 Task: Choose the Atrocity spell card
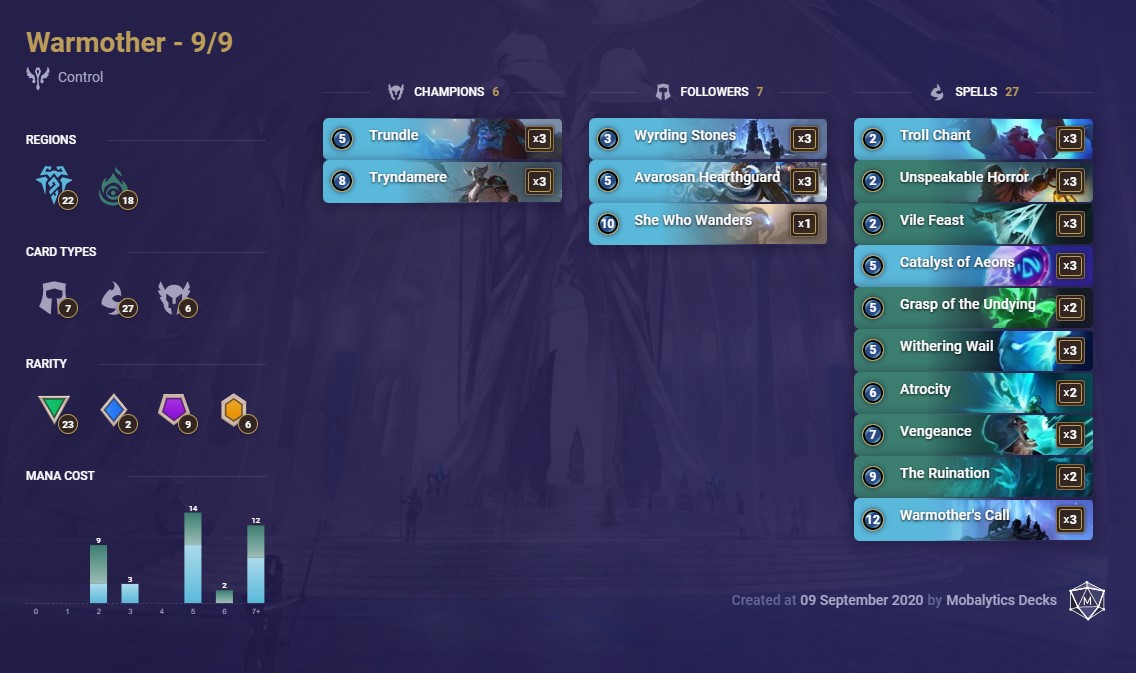tap(972, 392)
